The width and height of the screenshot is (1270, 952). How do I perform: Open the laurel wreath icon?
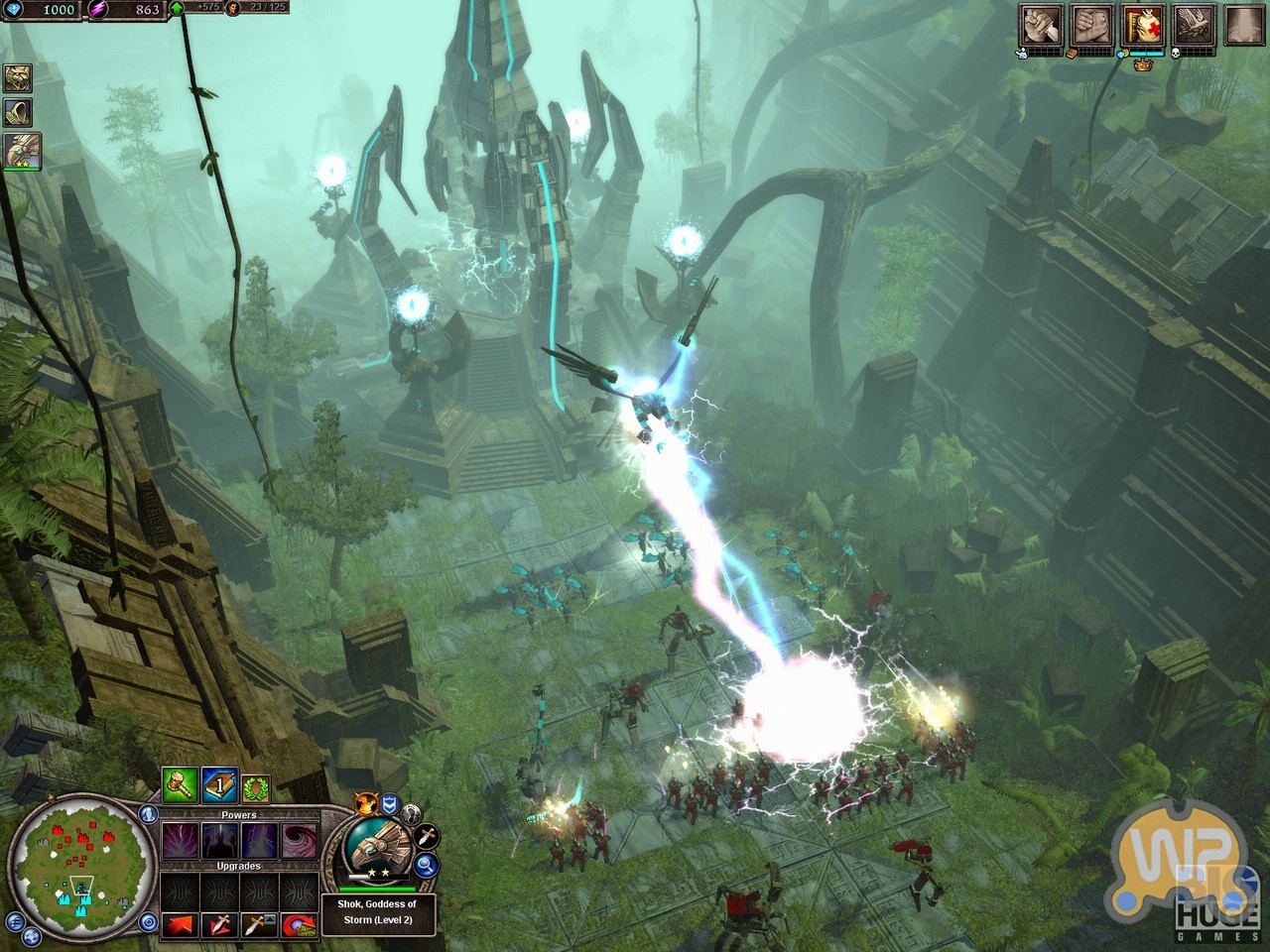coord(256,786)
